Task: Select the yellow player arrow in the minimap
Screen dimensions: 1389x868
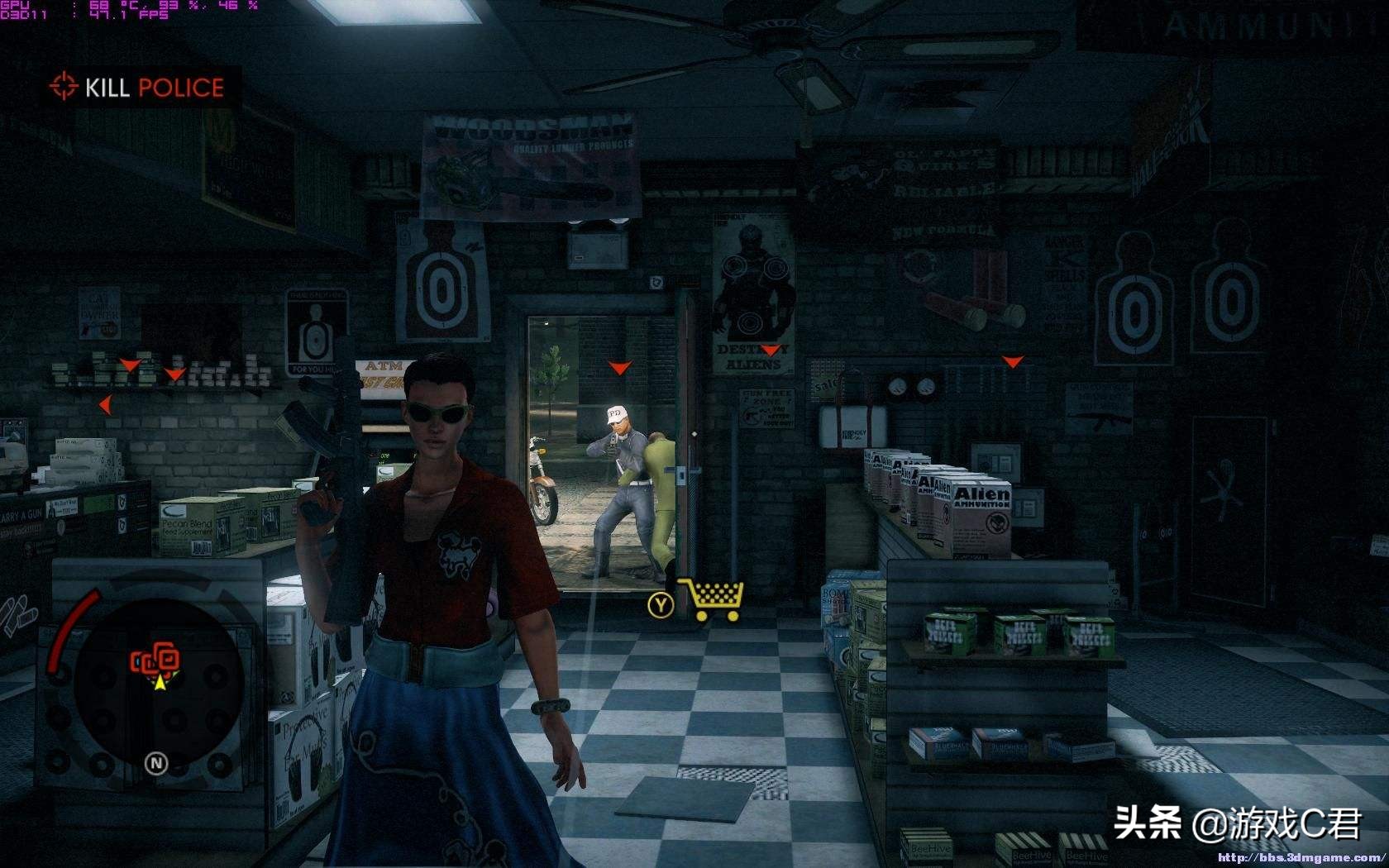Action: [x=160, y=683]
